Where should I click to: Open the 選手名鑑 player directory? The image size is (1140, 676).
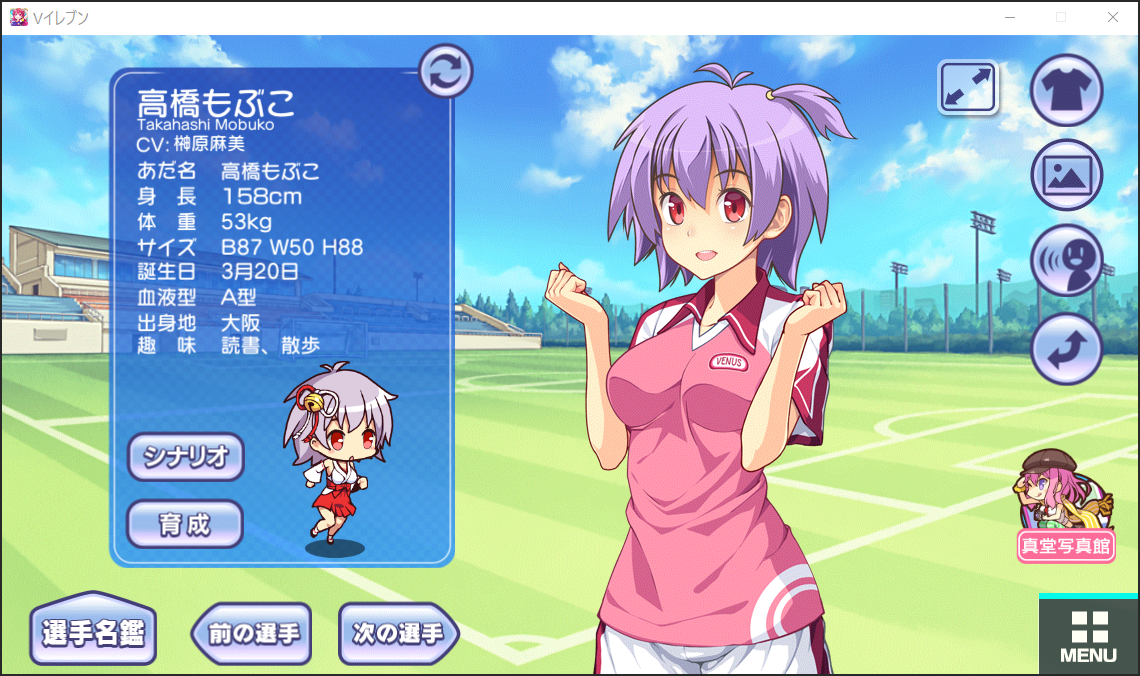tap(93, 632)
